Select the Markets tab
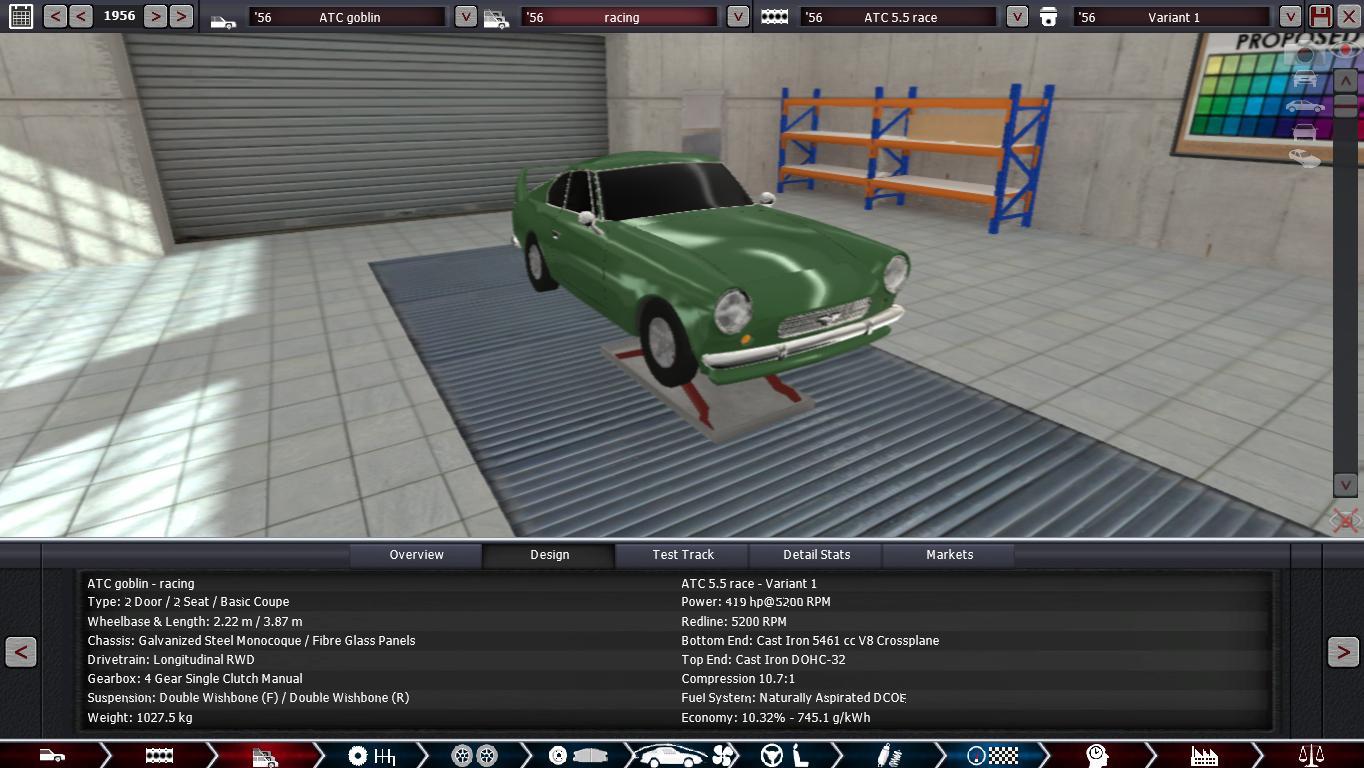This screenshot has height=768, width=1364. (949, 555)
